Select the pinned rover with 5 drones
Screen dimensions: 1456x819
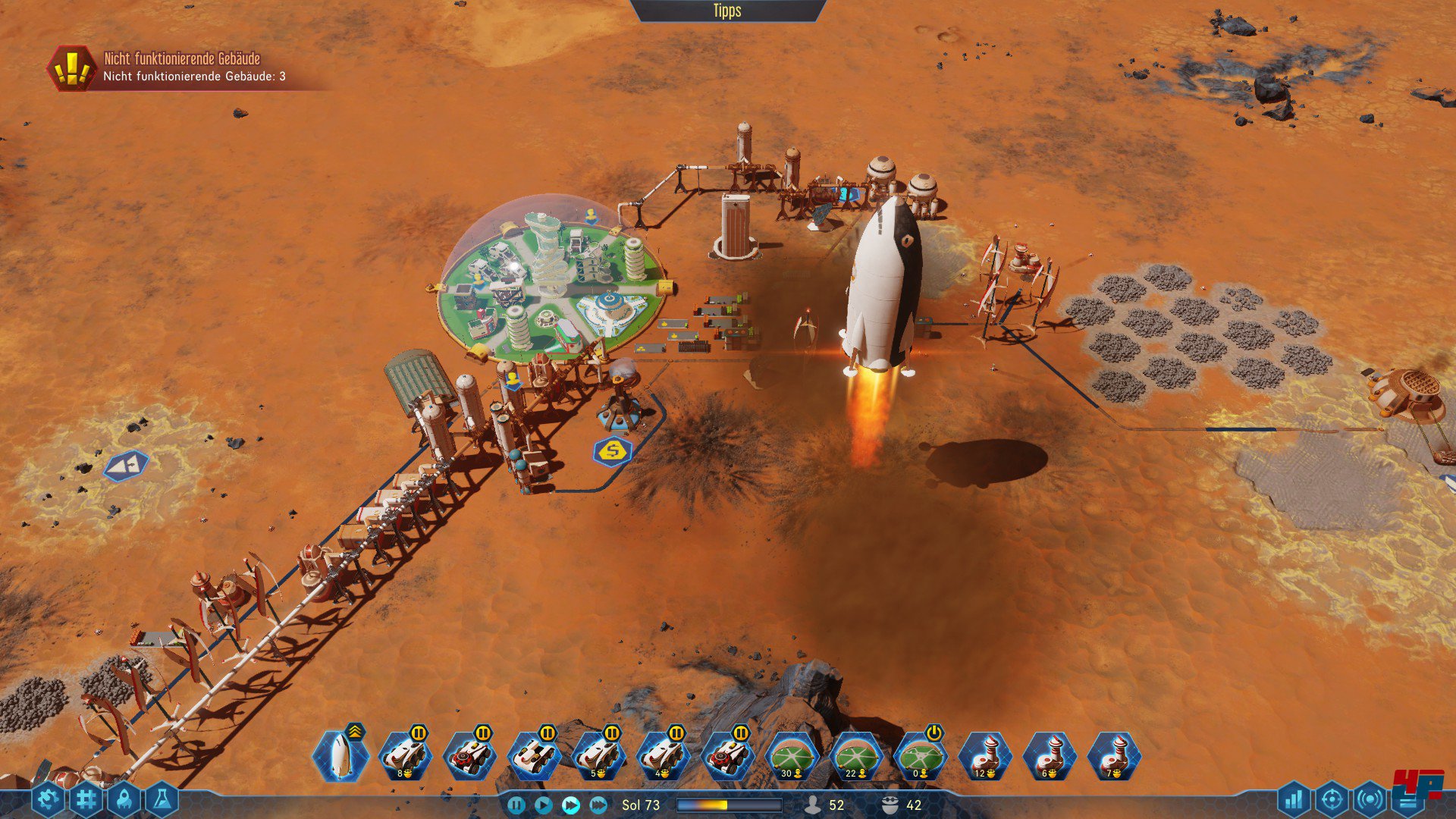point(598,755)
